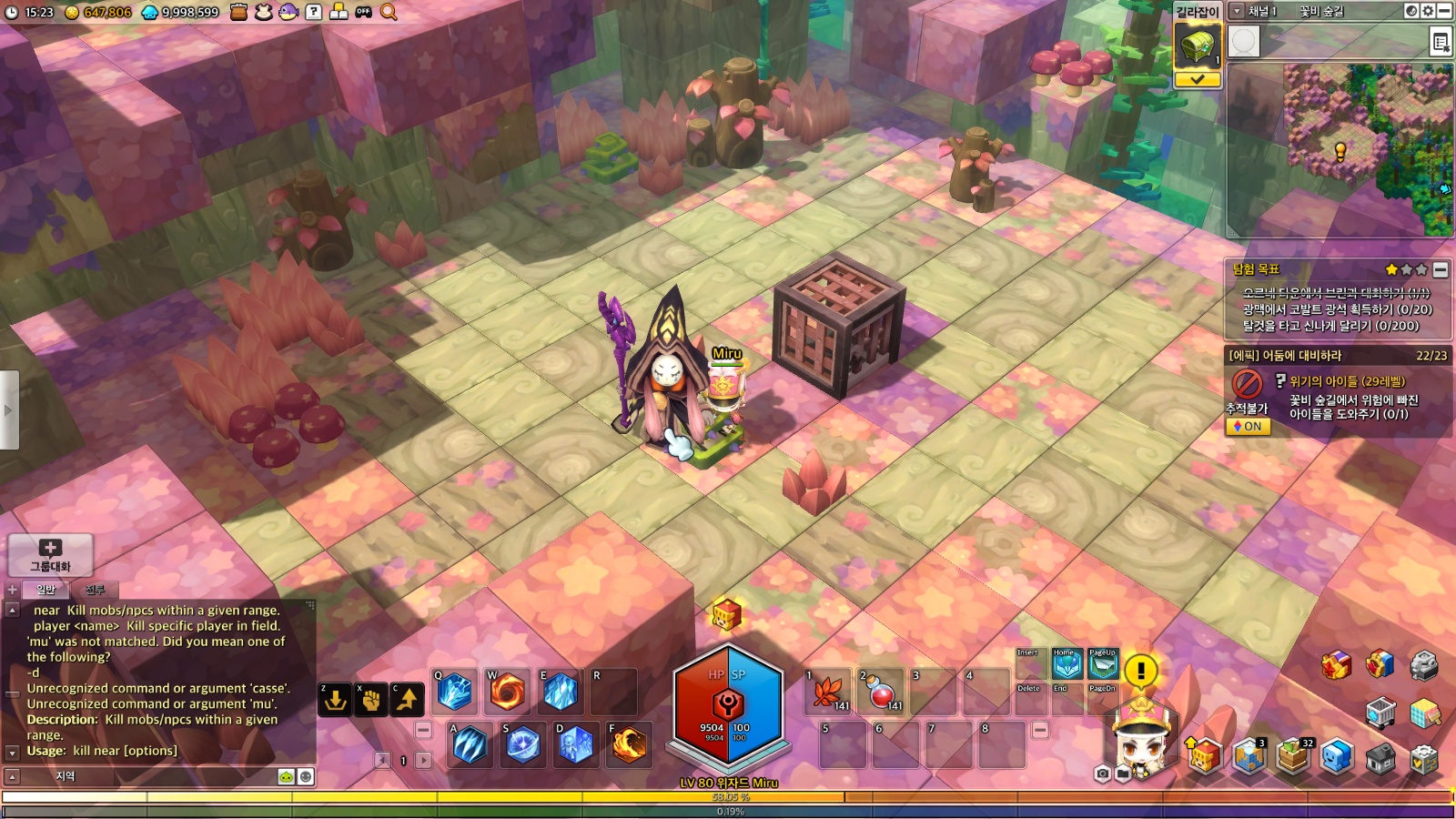Click the help question mark icon in top bar
Image resolution: width=1456 pixels, height=819 pixels.
click(314, 12)
